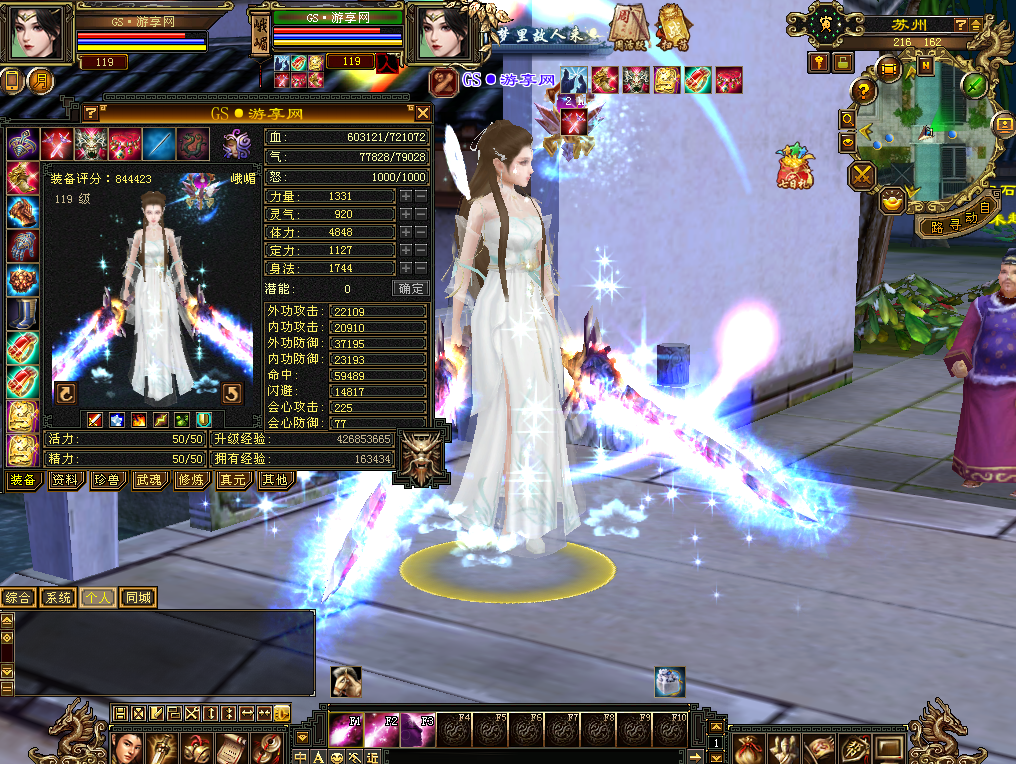Click the minimap magnifier search button

(x=848, y=119)
